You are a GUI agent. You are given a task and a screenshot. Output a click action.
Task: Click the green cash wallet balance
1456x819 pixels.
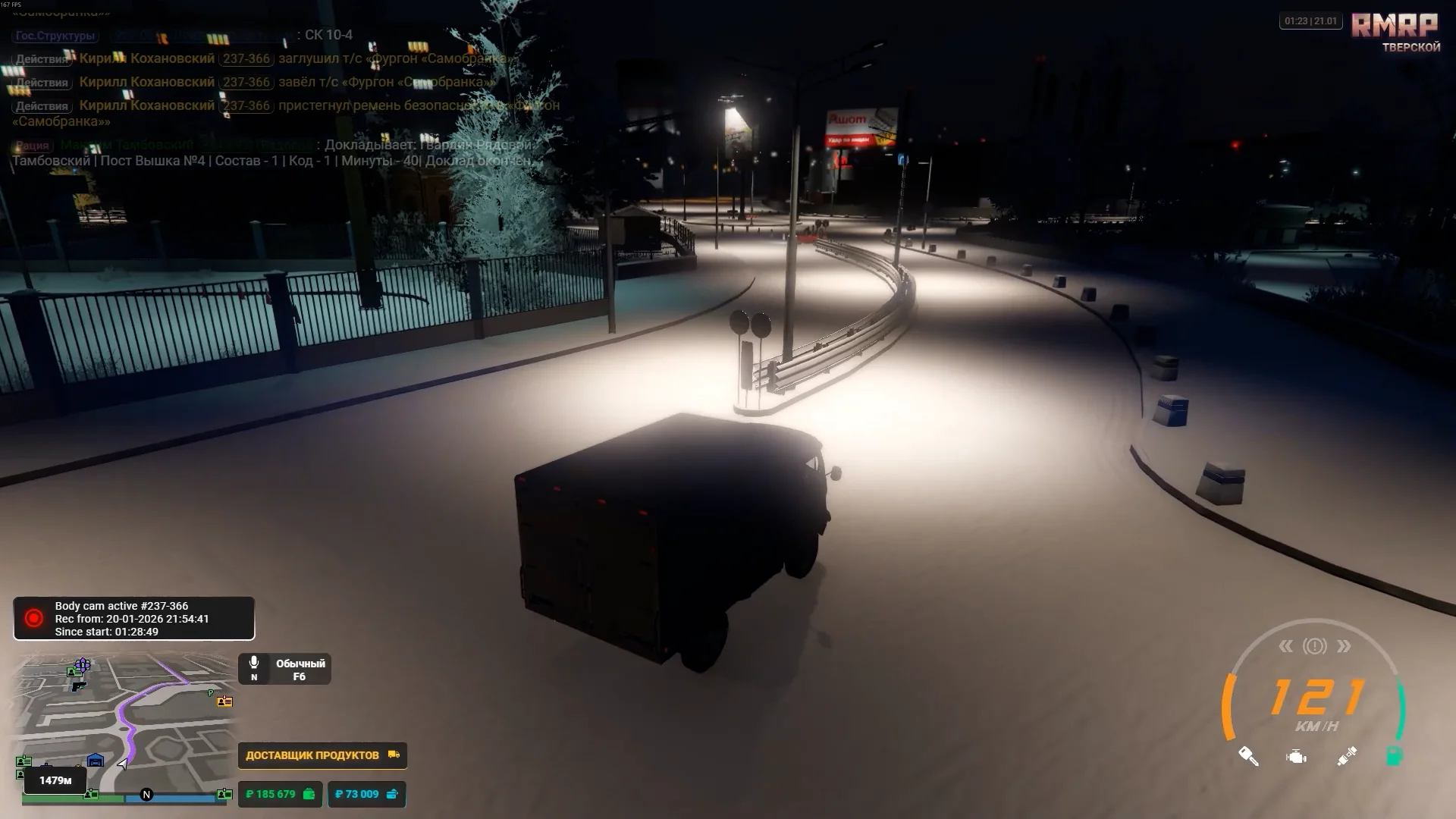[x=280, y=794]
